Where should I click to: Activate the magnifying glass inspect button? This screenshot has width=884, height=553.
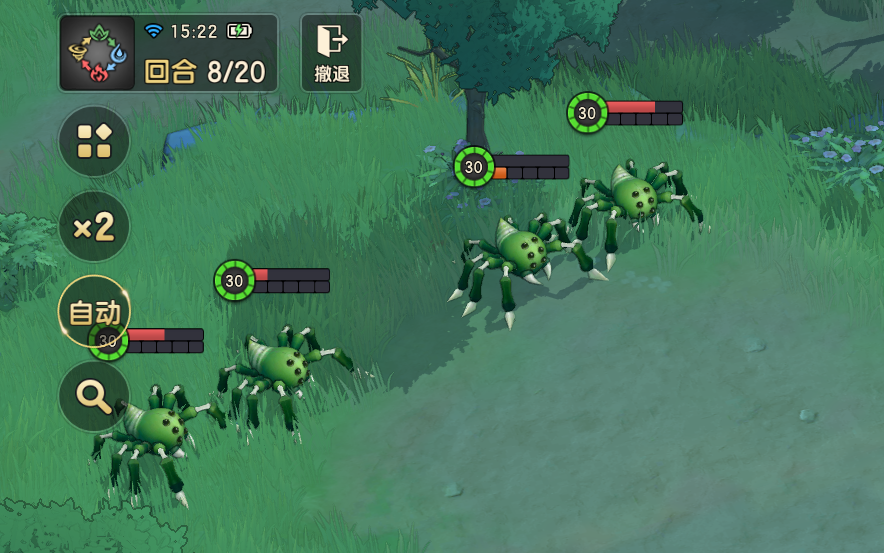(94, 396)
